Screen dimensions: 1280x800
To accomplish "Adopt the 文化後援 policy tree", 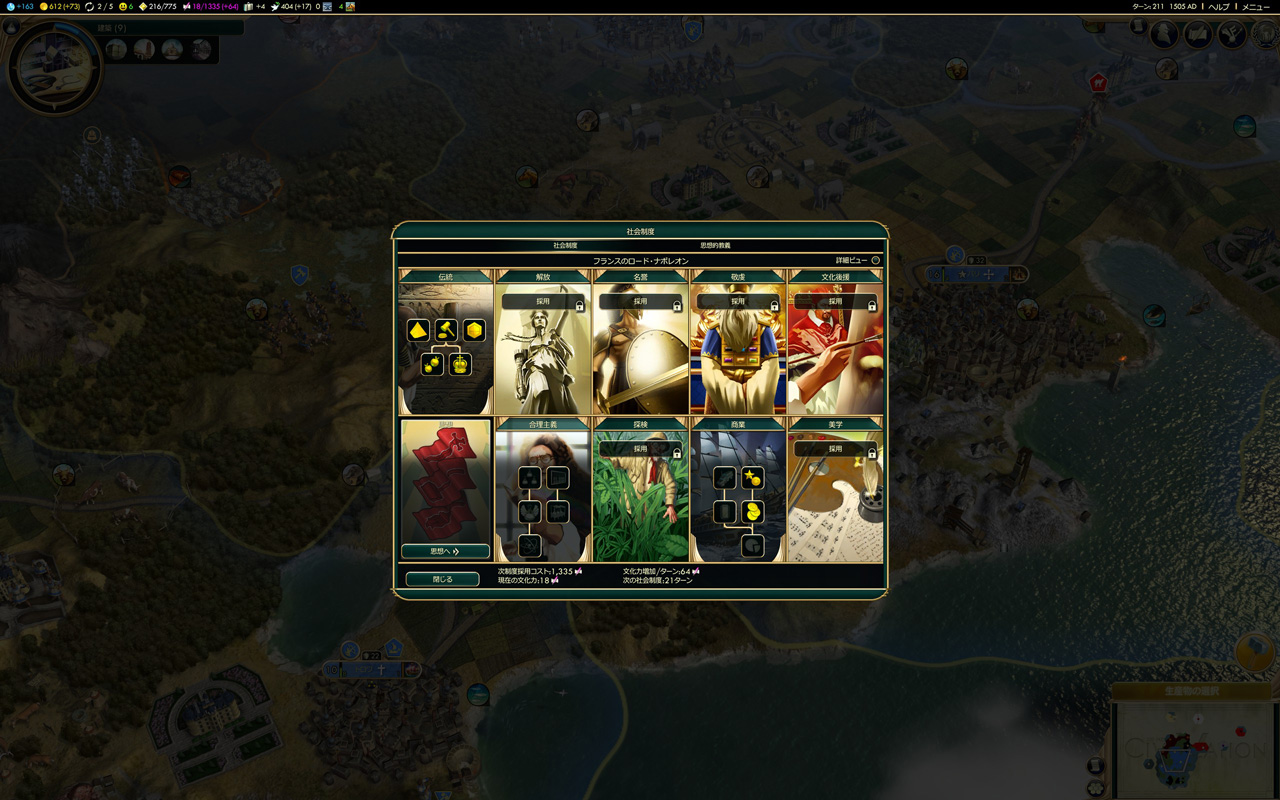I will click(x=835, y=301).
